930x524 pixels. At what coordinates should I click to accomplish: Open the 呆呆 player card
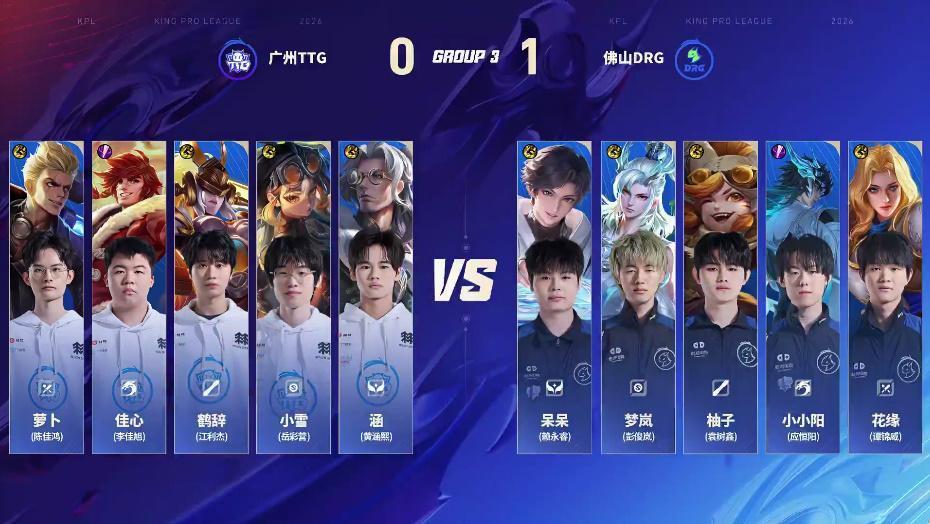(554, 296)
